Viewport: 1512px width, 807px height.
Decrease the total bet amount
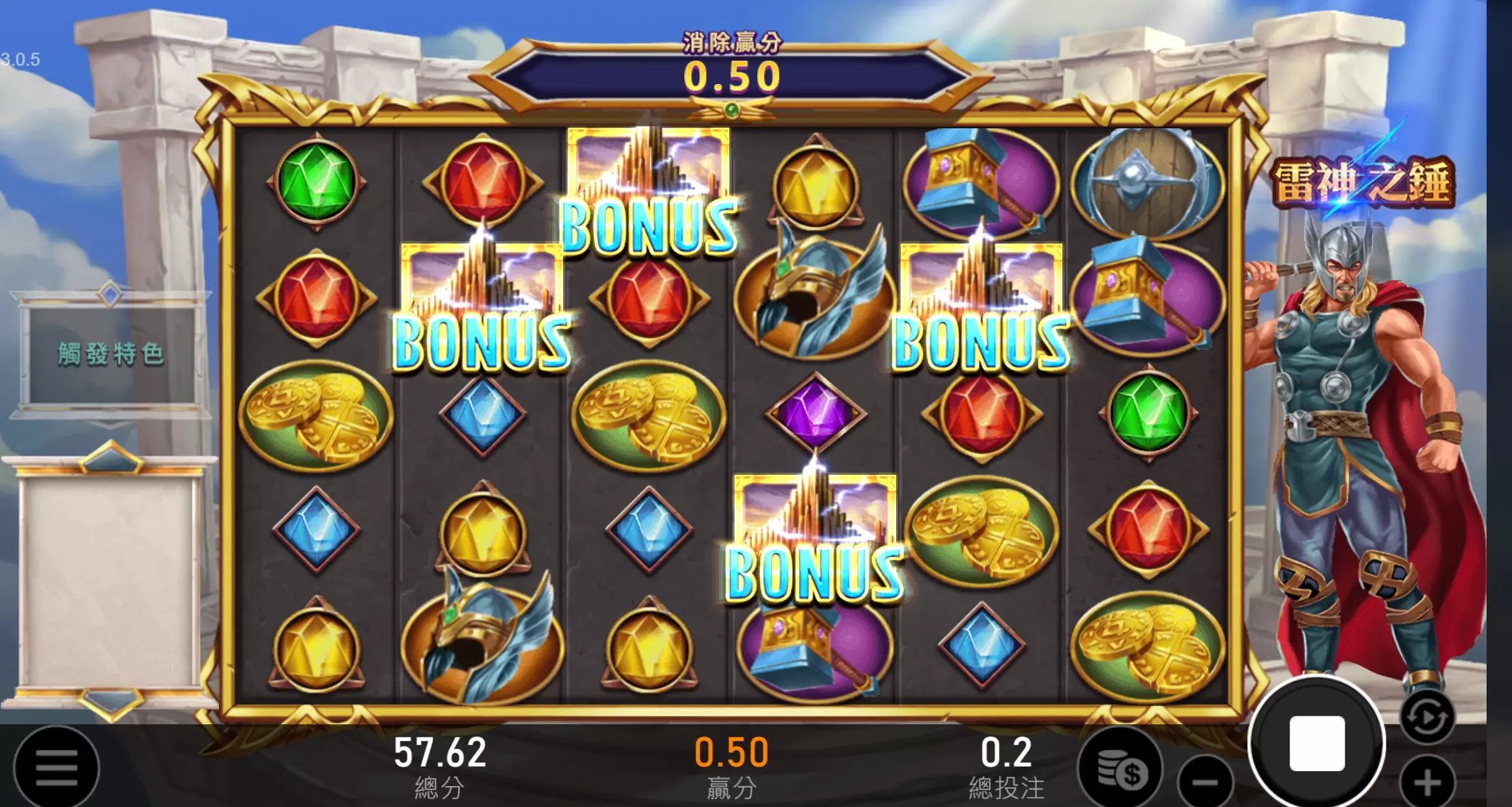[1206, 782]
